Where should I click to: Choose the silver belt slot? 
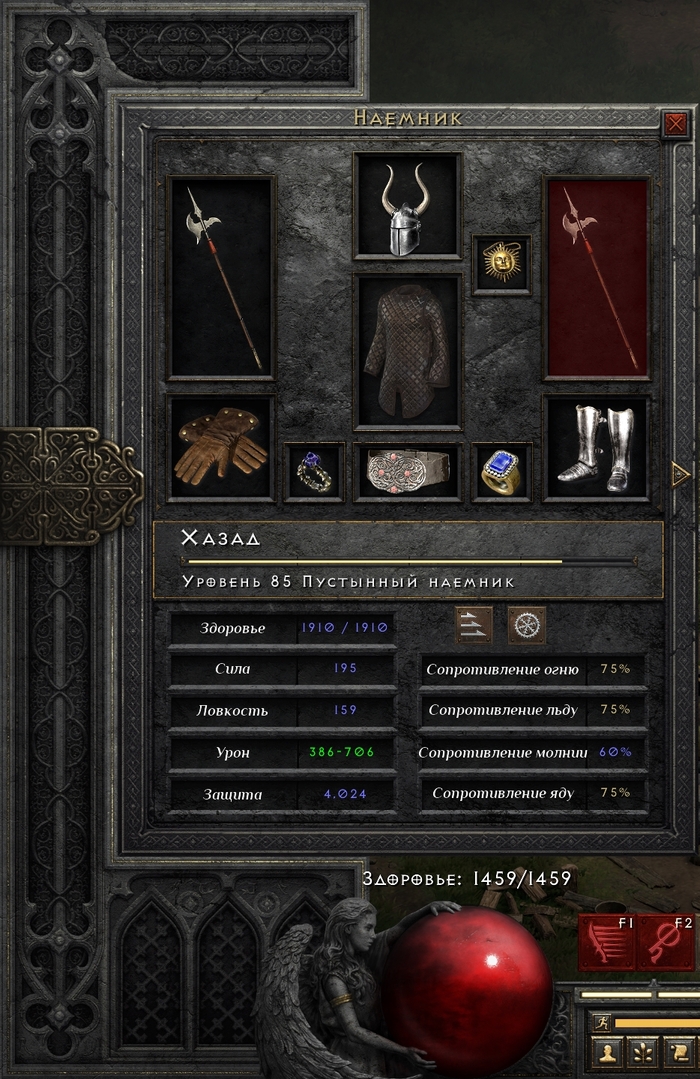(x=407, y=471)
